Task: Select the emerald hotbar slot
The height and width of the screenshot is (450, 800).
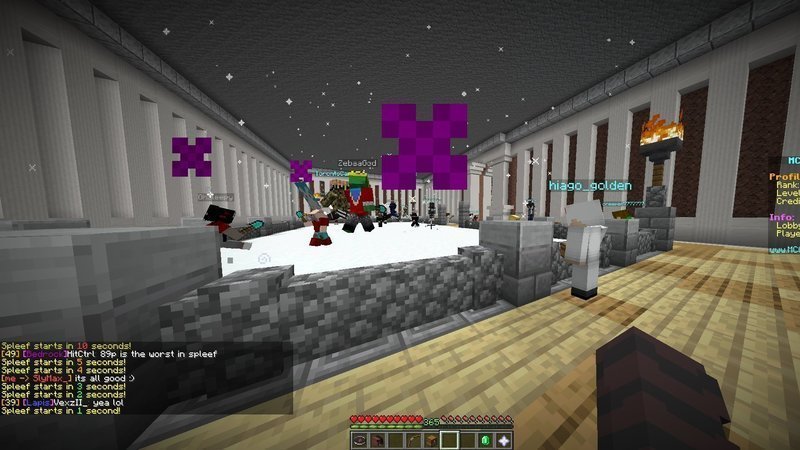Action: click(x=486, y=439)
